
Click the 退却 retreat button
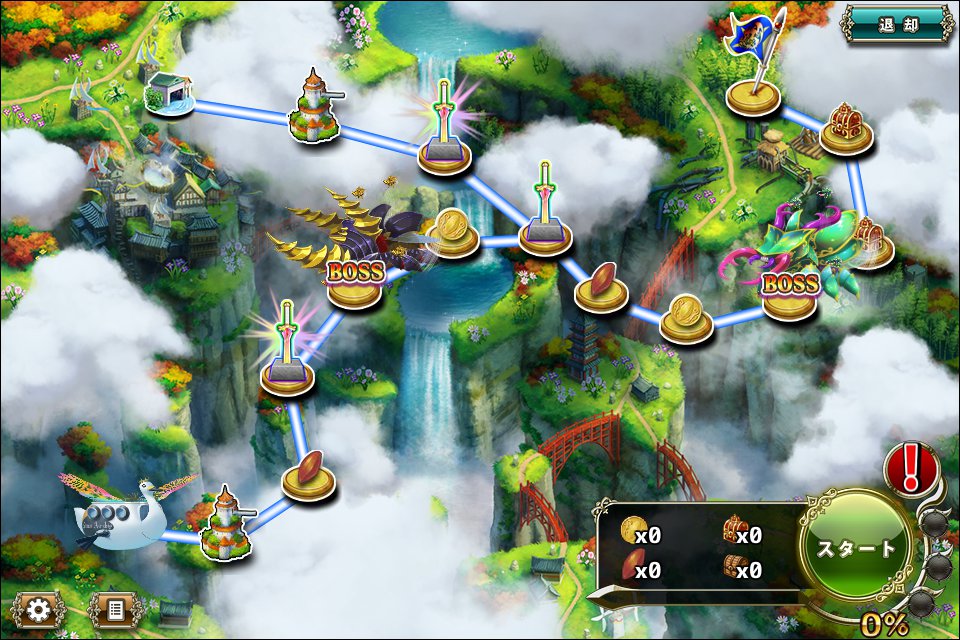[x=896, y=24]
